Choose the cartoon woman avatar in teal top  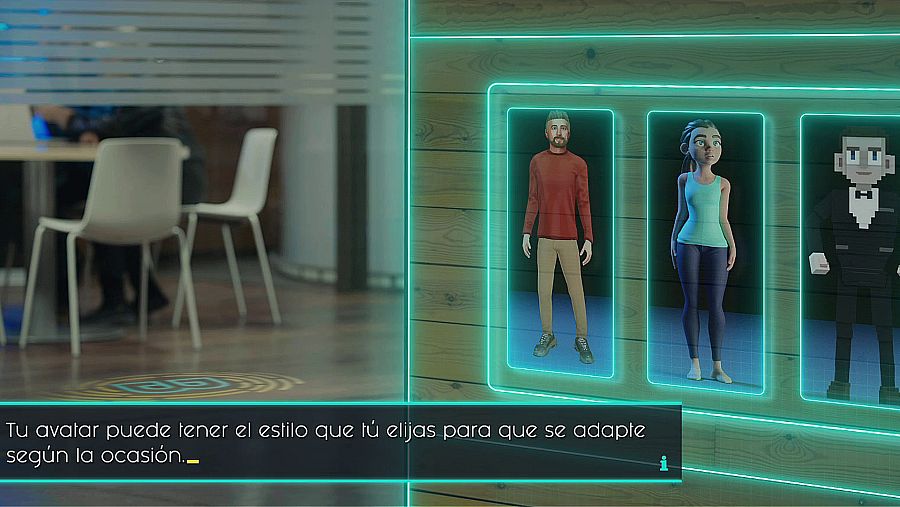tap(705, 250)
